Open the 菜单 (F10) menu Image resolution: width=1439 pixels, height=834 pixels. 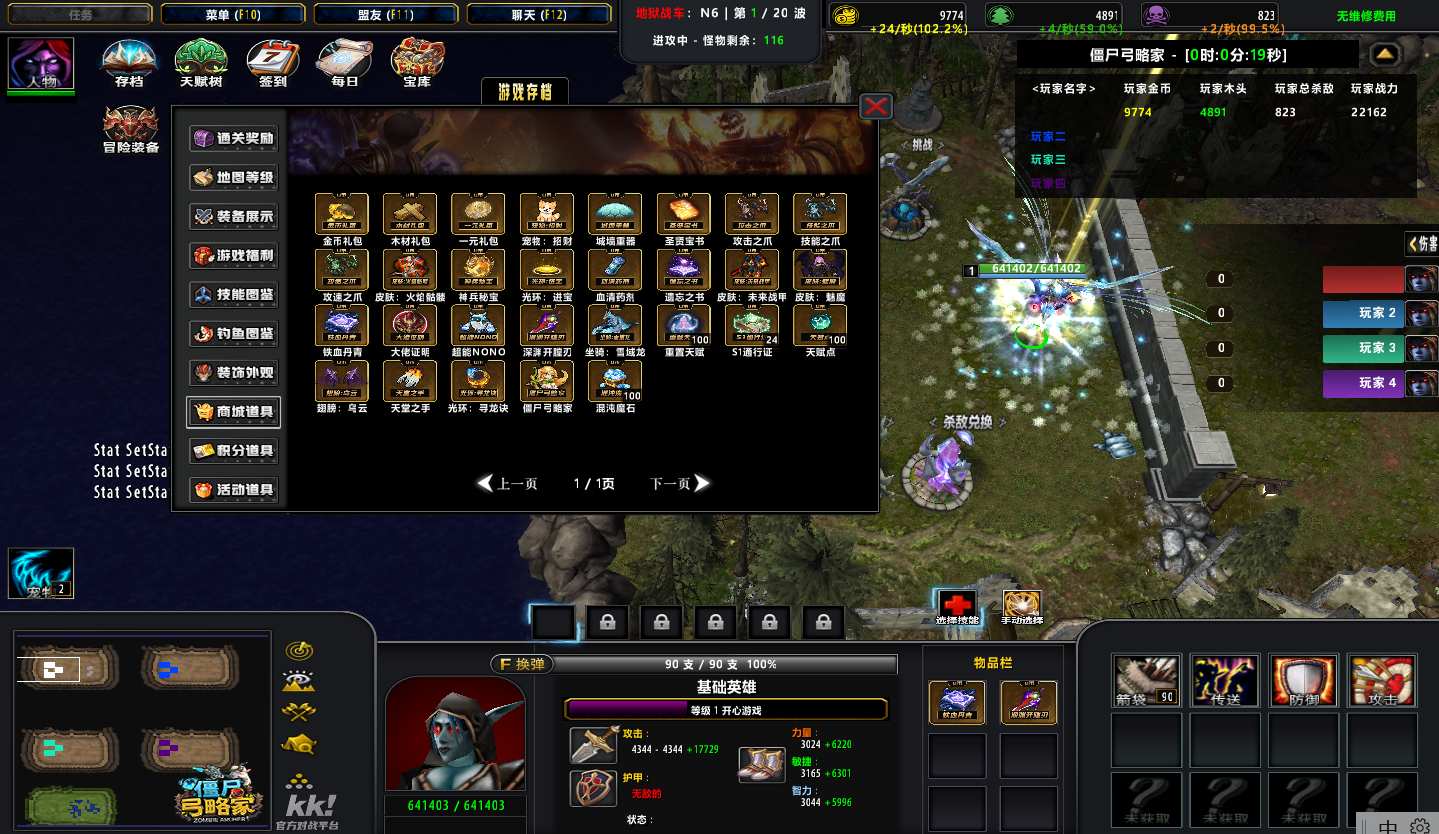pyautogui.click(x=233, y=14)
